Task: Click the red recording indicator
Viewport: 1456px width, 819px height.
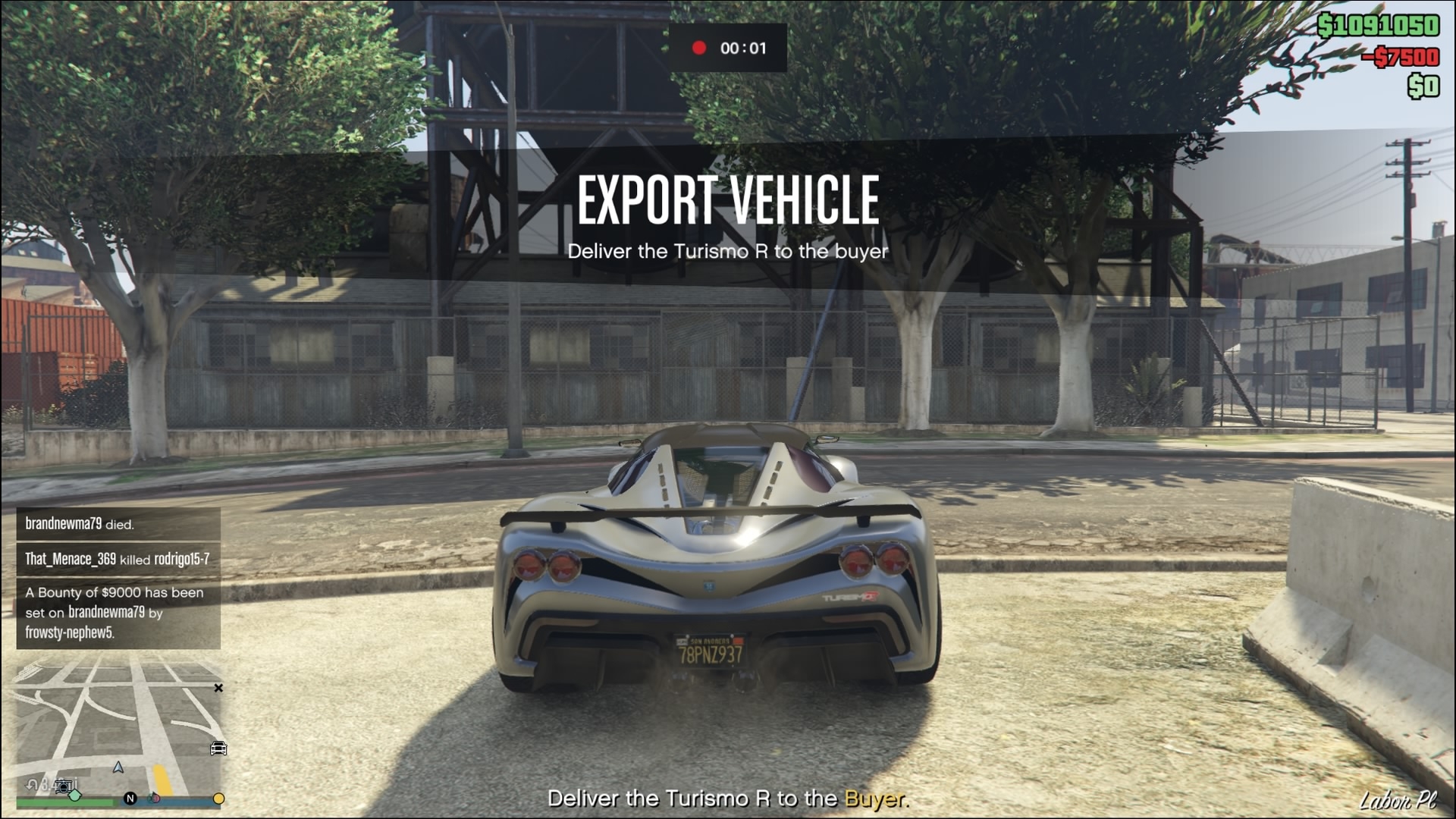Action: click(699, 48)
